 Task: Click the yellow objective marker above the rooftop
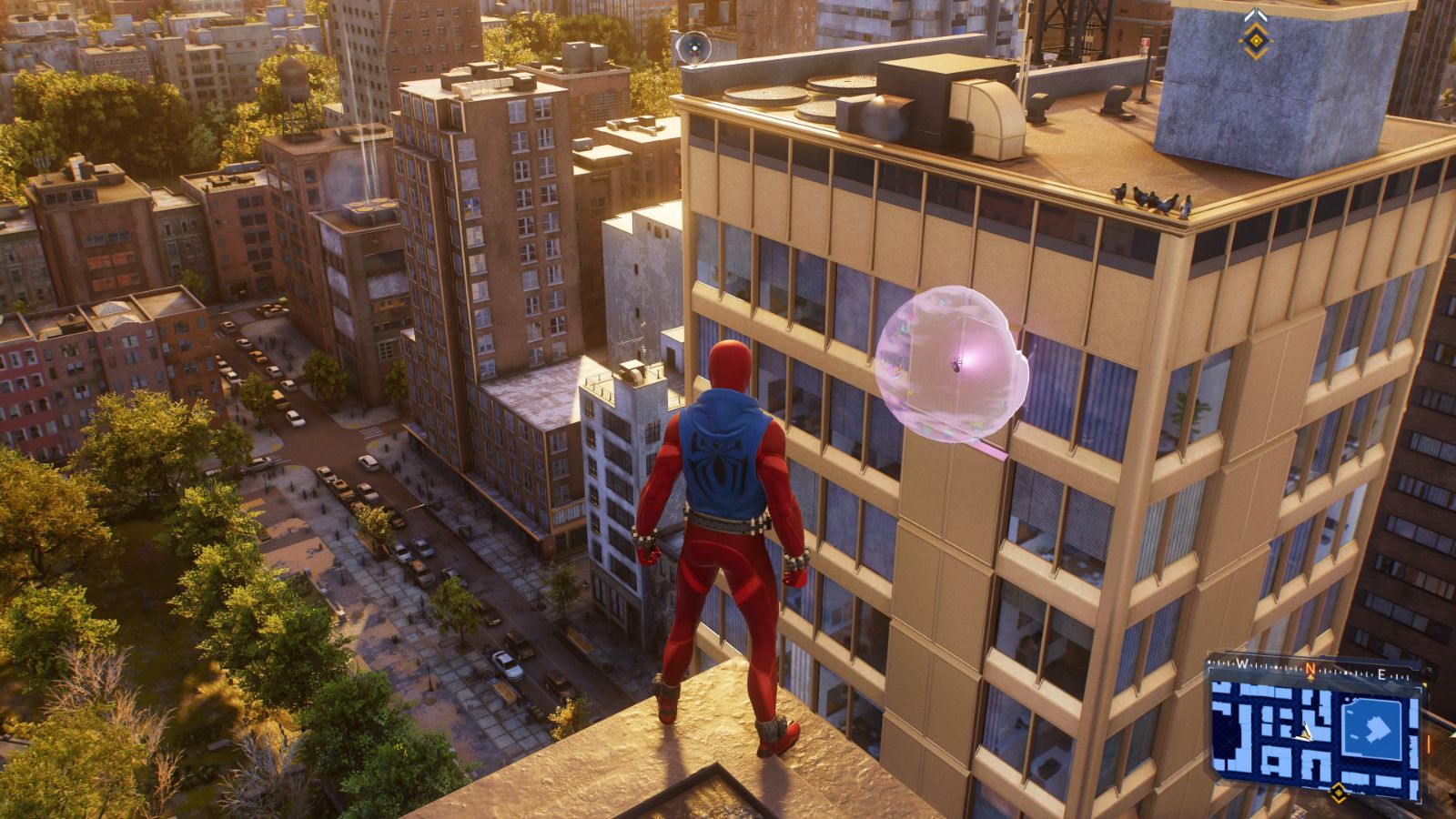point(1256,41)
